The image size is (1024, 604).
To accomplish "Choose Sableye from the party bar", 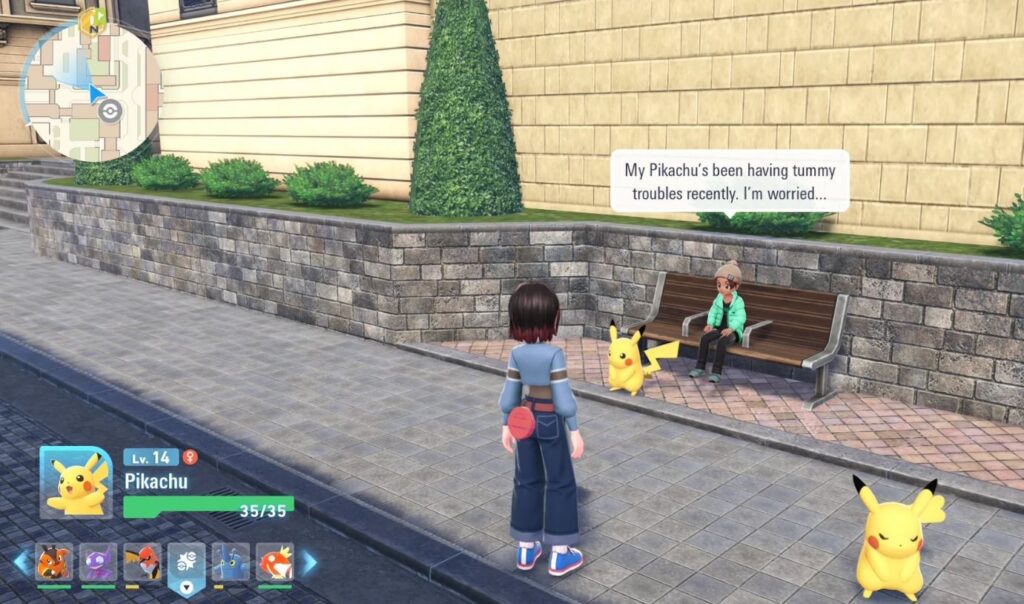I will click(98, 562).
